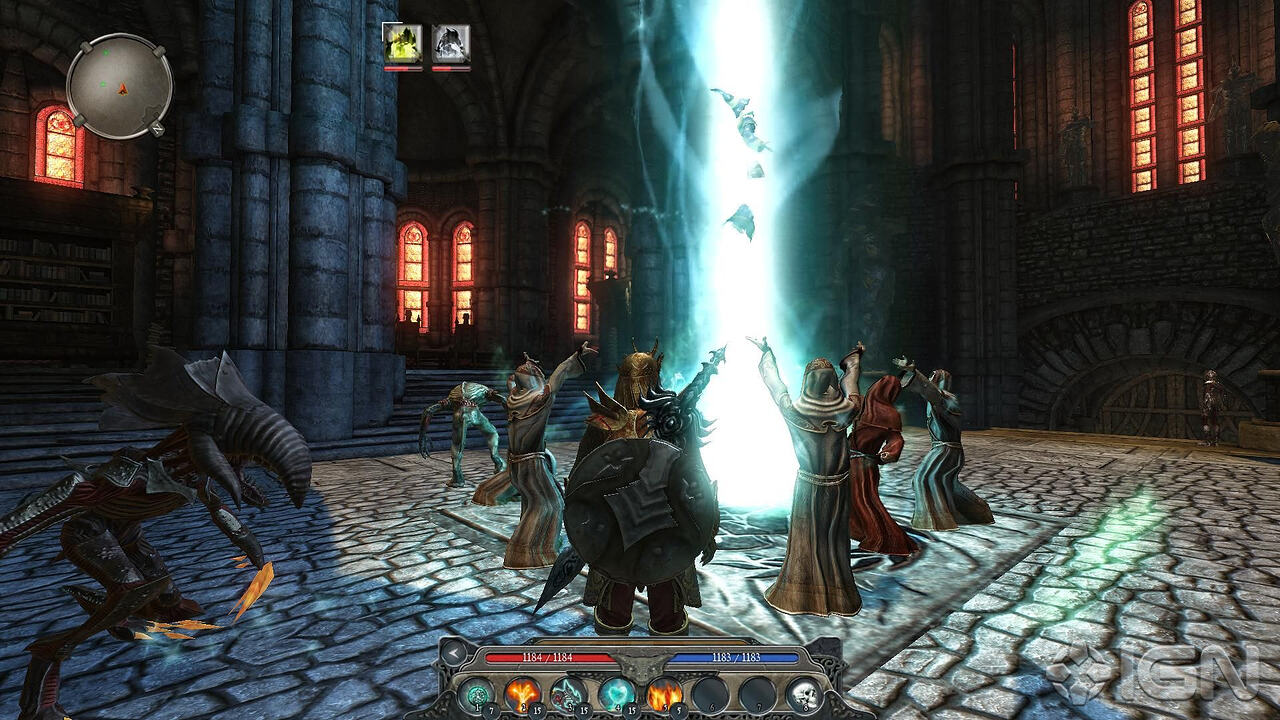Select the grey-white summoned creature portrait
This screenshot has width=1280, height=720.
(451, 43)
